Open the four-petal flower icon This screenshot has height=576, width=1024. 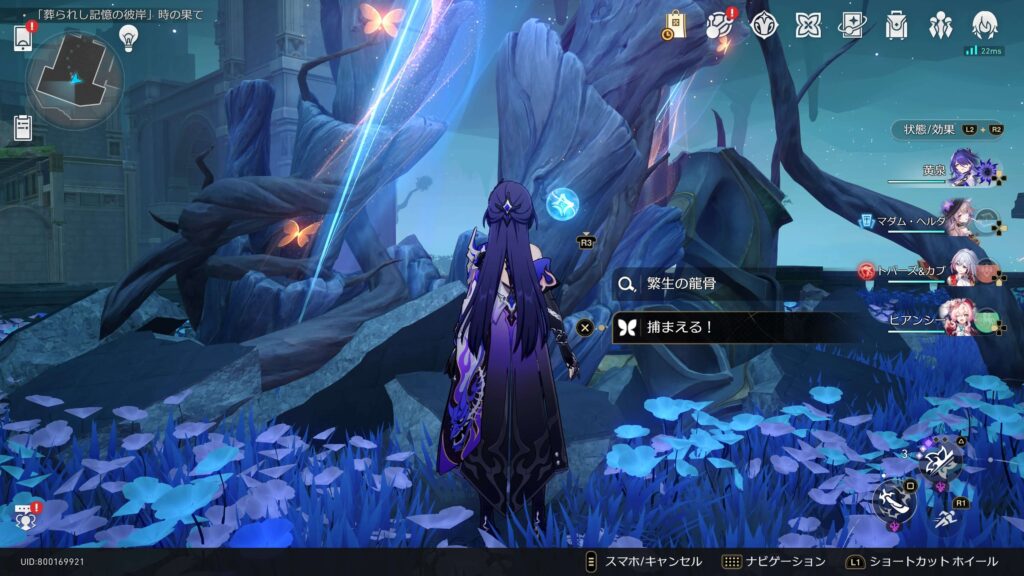tap(808, 26)
